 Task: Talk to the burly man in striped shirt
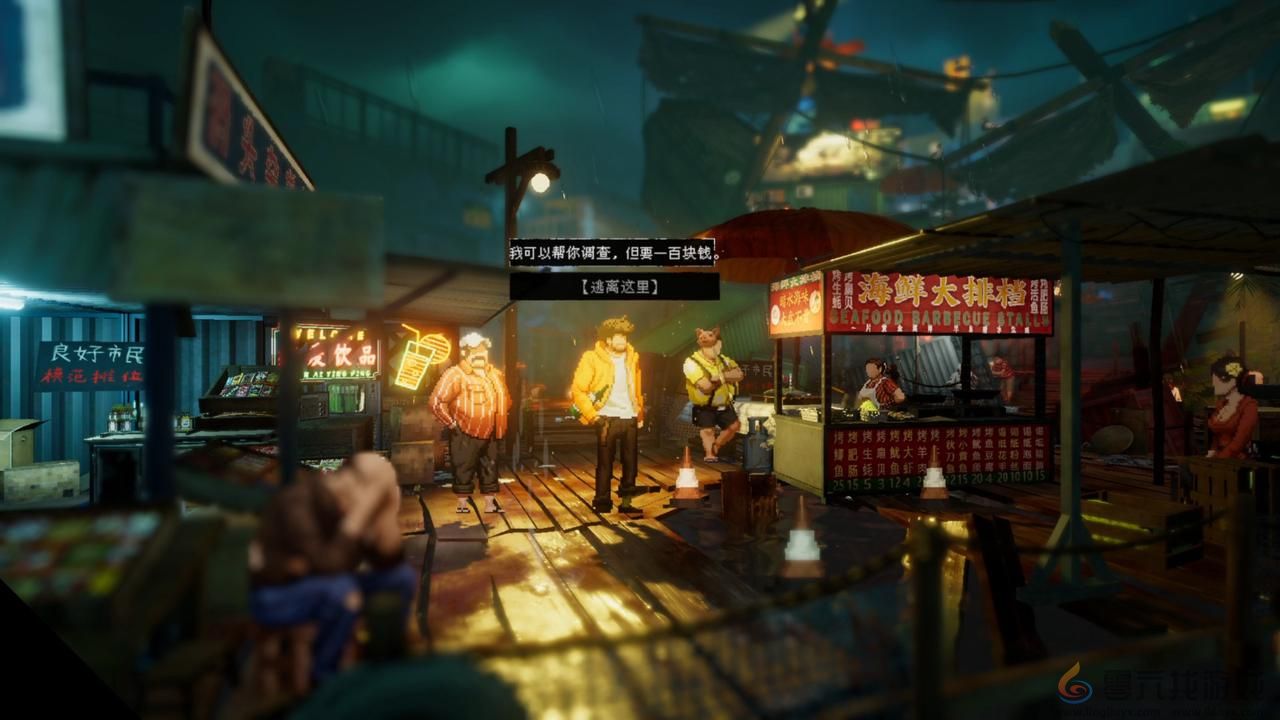470,410
